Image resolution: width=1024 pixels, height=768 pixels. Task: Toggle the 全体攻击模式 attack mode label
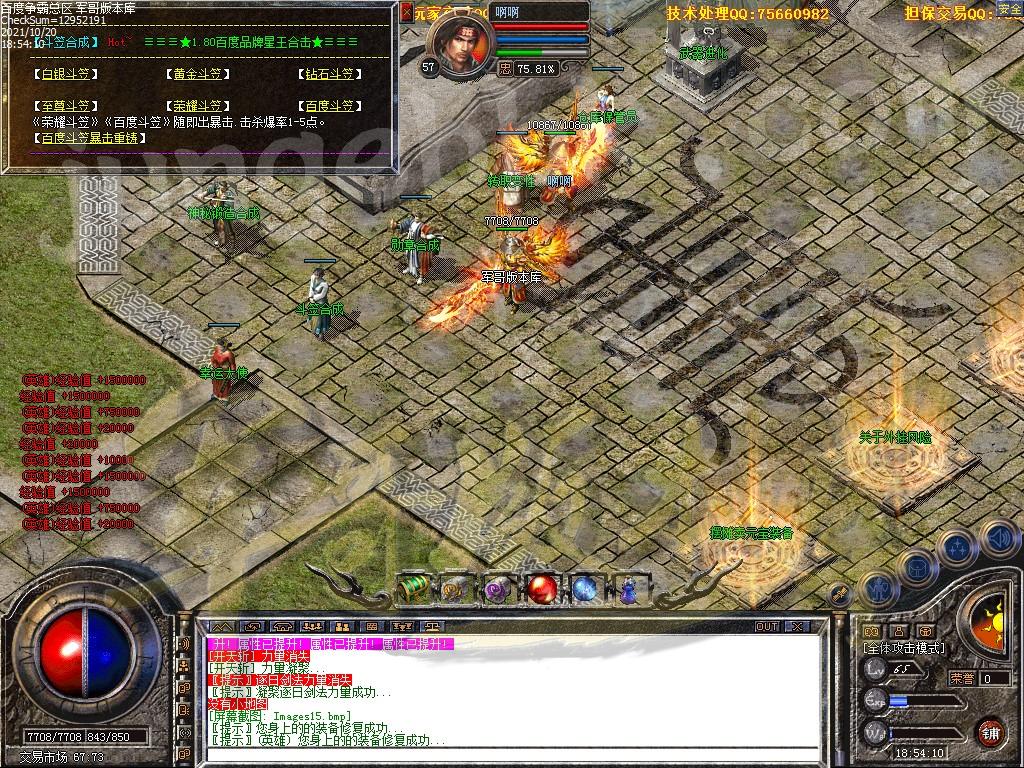tap(903, 648)
